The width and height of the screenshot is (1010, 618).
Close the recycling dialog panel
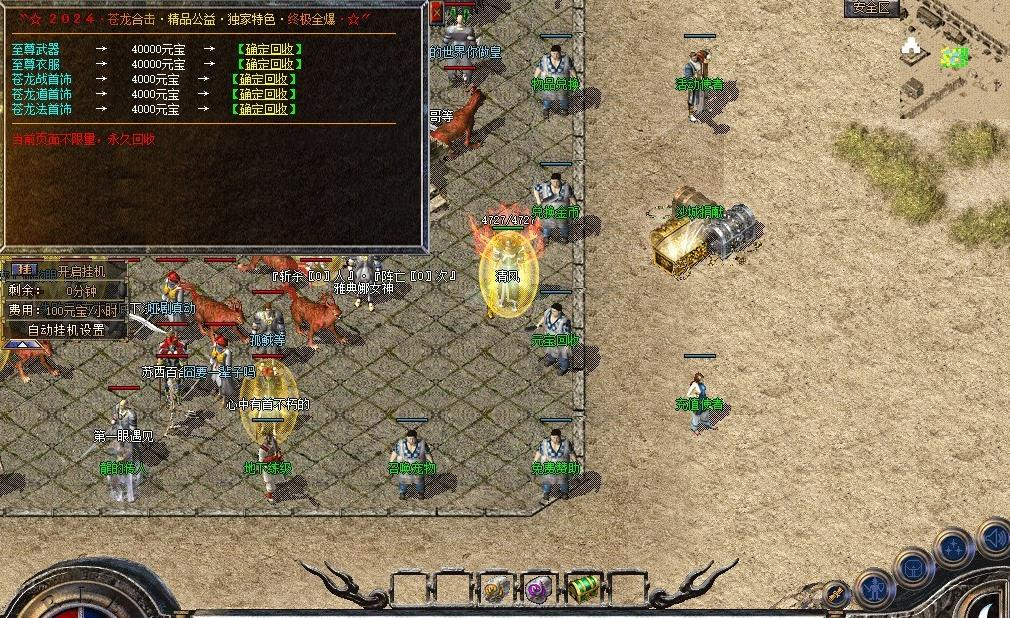[436, 13]
